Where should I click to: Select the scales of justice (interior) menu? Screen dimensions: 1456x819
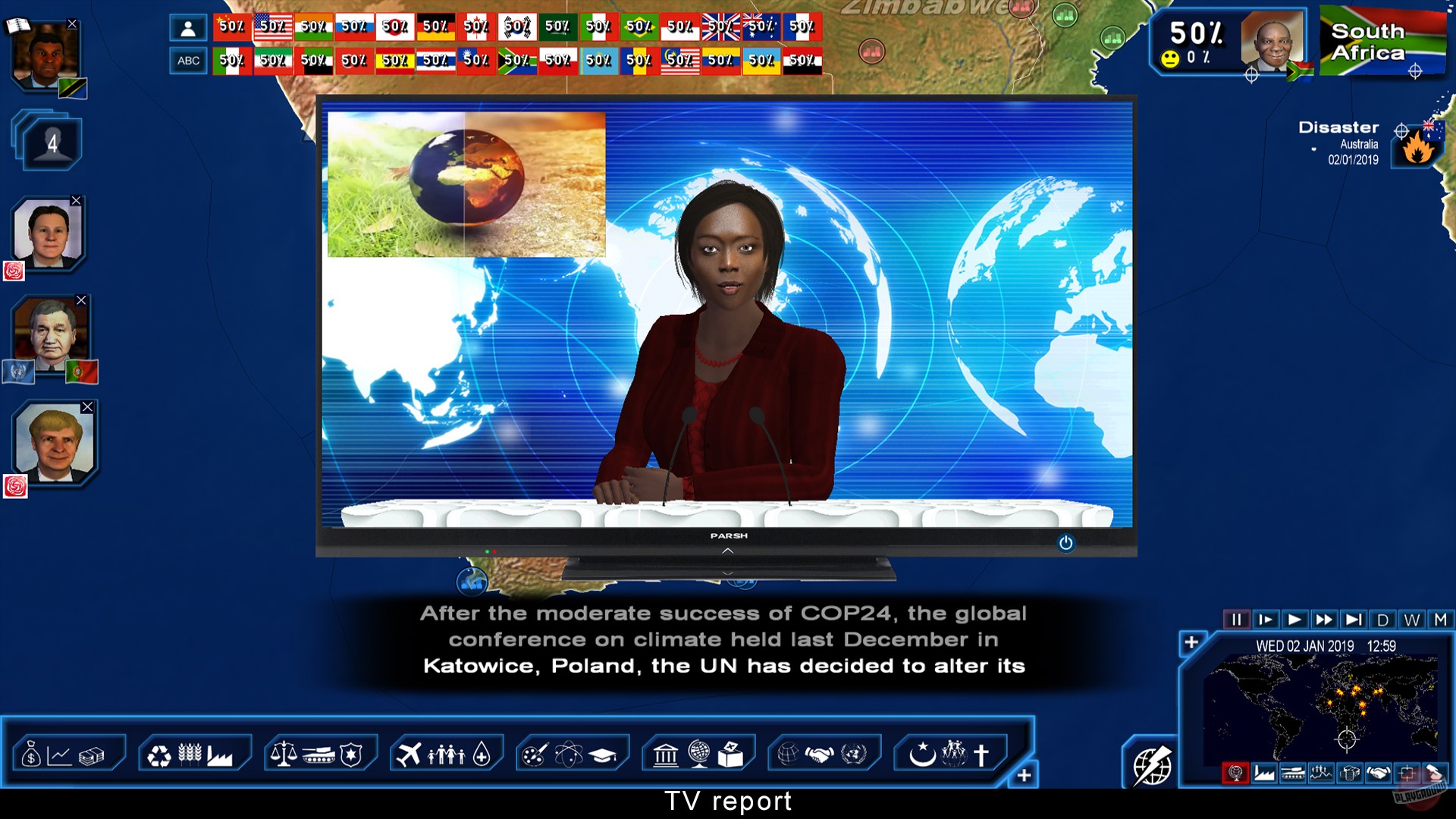click(x=285, y=753)
